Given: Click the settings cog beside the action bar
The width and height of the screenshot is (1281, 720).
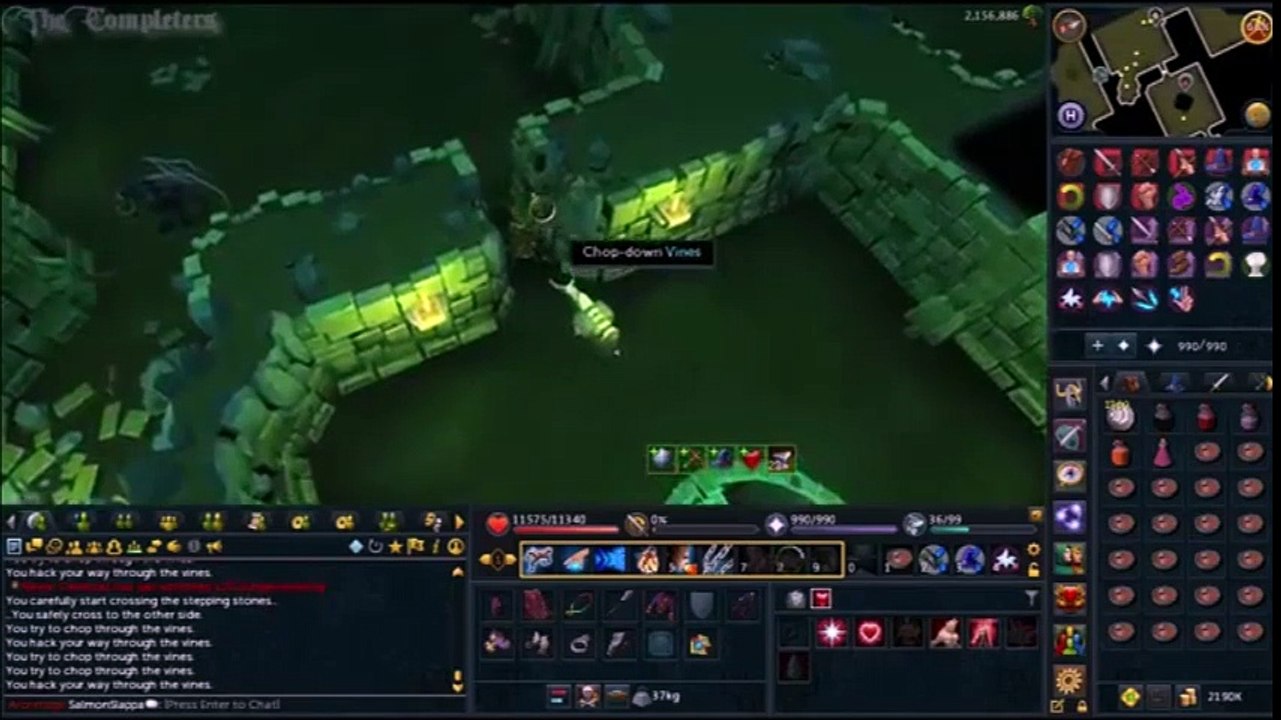Looking at the screenshot, I should click(x=1032, y=549).
